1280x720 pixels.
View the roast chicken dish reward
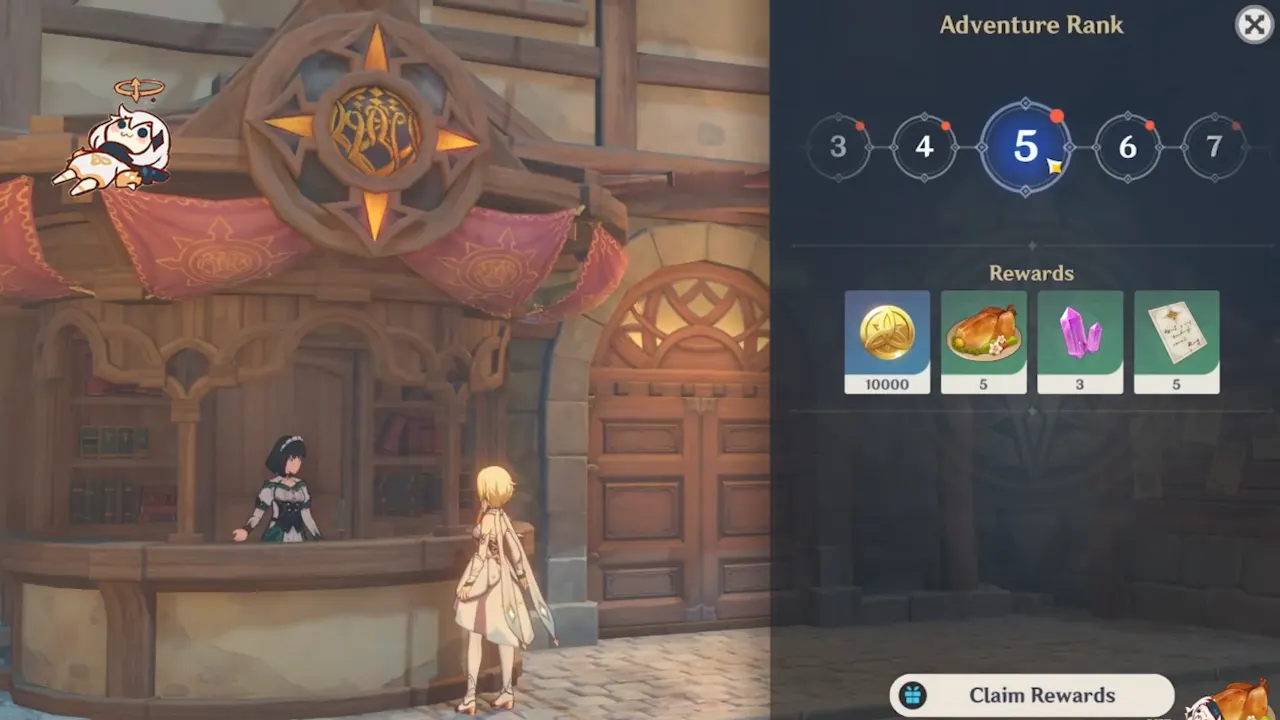tap(984, 342)
